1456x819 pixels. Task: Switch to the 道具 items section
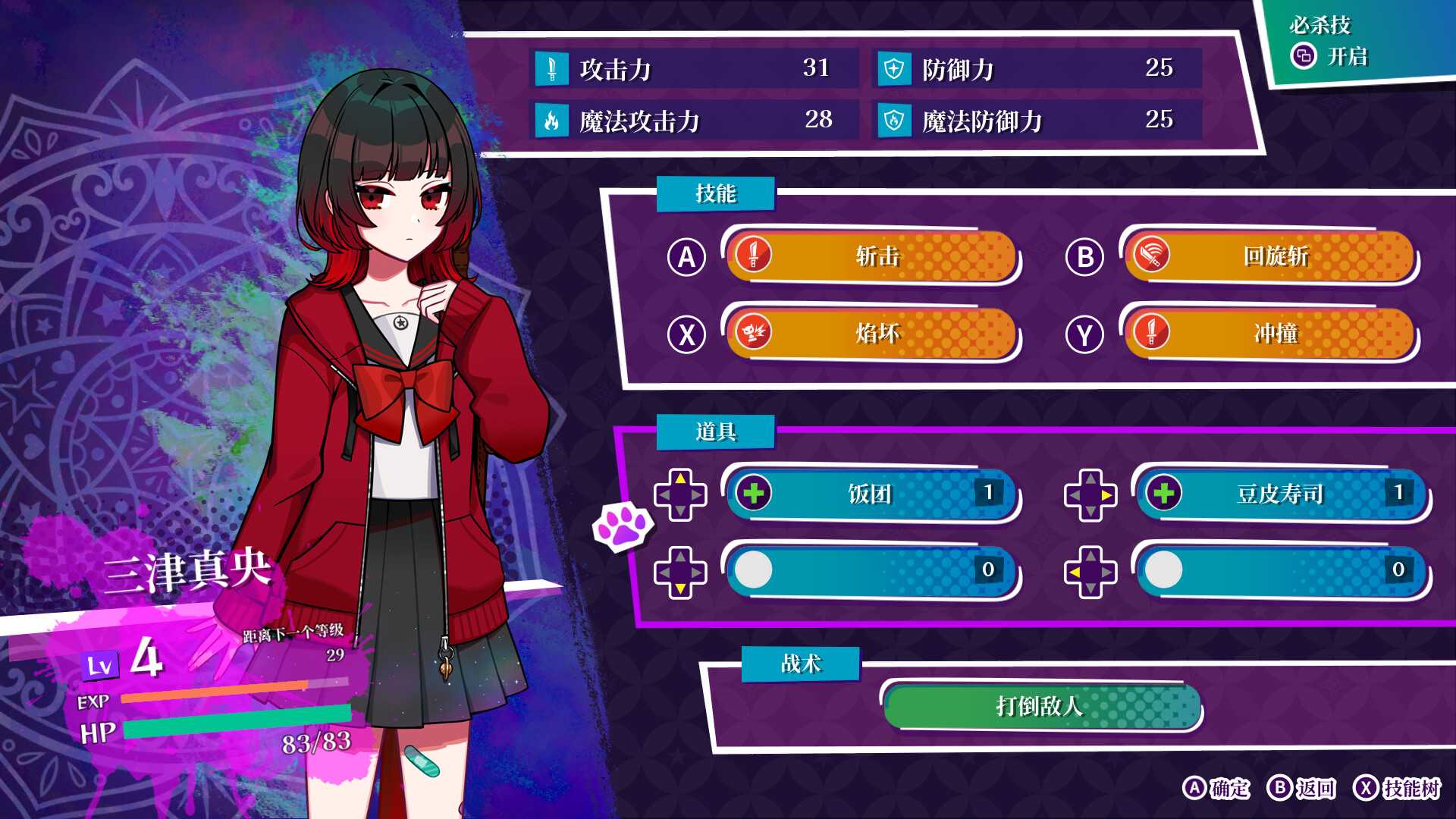coord(716,432)
